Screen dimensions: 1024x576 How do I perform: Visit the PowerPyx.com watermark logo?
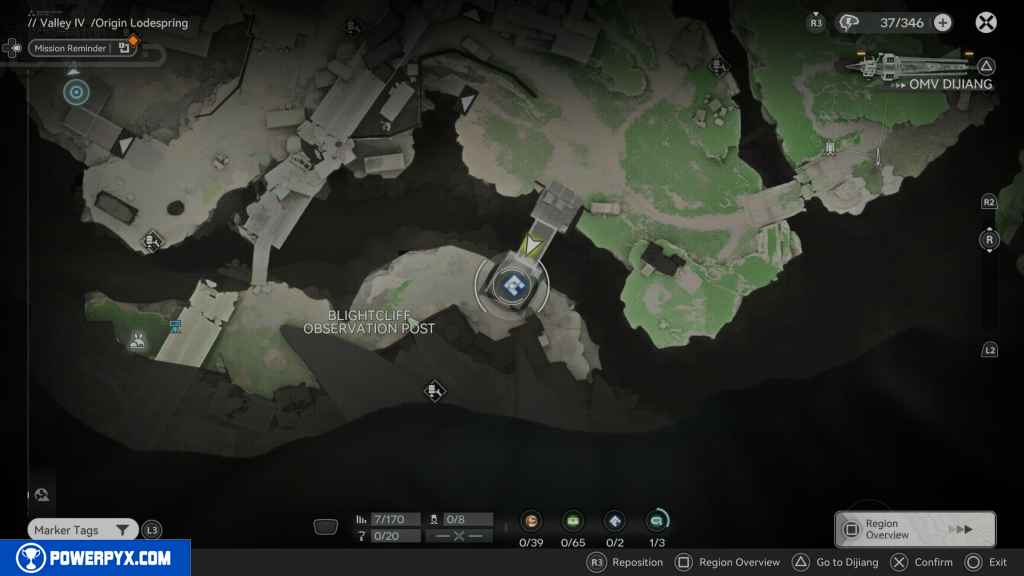coord(95,558)
